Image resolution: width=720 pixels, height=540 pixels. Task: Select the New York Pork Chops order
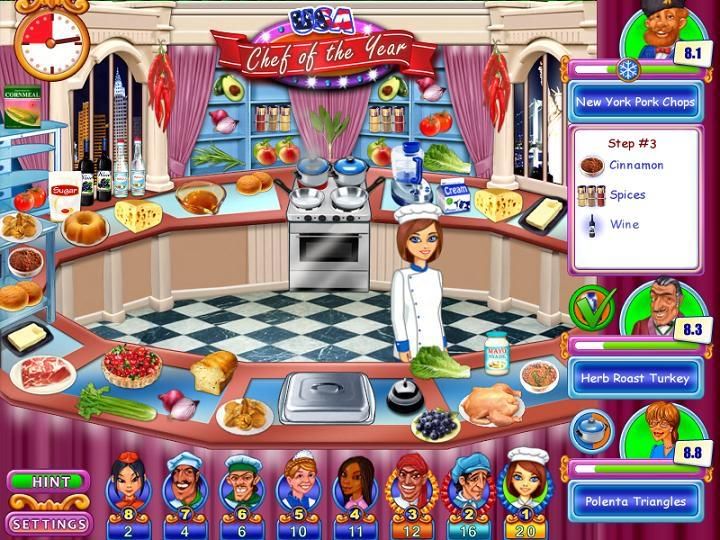634,101
